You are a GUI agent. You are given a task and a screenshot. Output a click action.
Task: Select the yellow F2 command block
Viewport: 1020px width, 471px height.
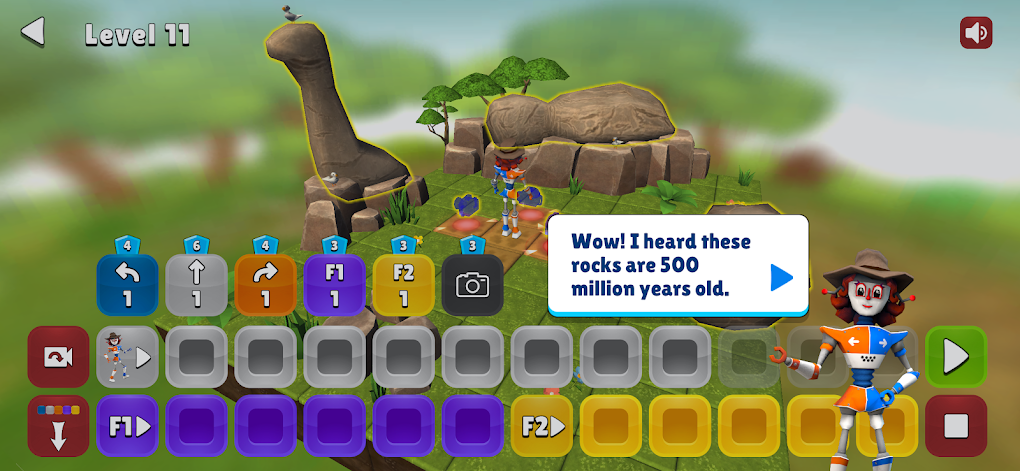403,285
